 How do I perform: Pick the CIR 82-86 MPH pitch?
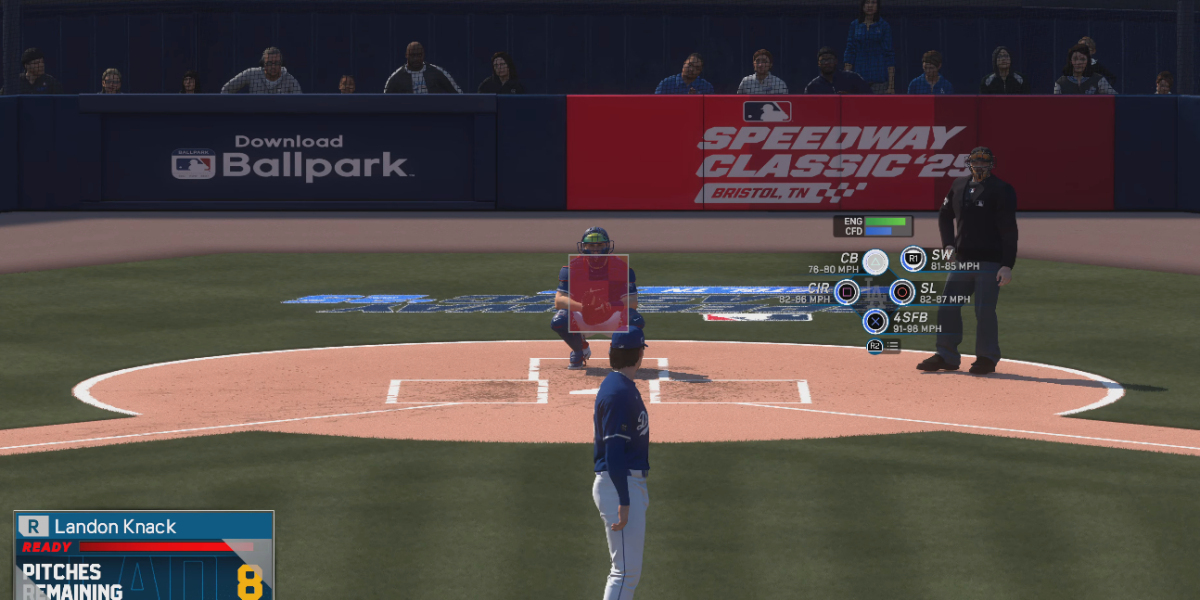tap(847, 292)
